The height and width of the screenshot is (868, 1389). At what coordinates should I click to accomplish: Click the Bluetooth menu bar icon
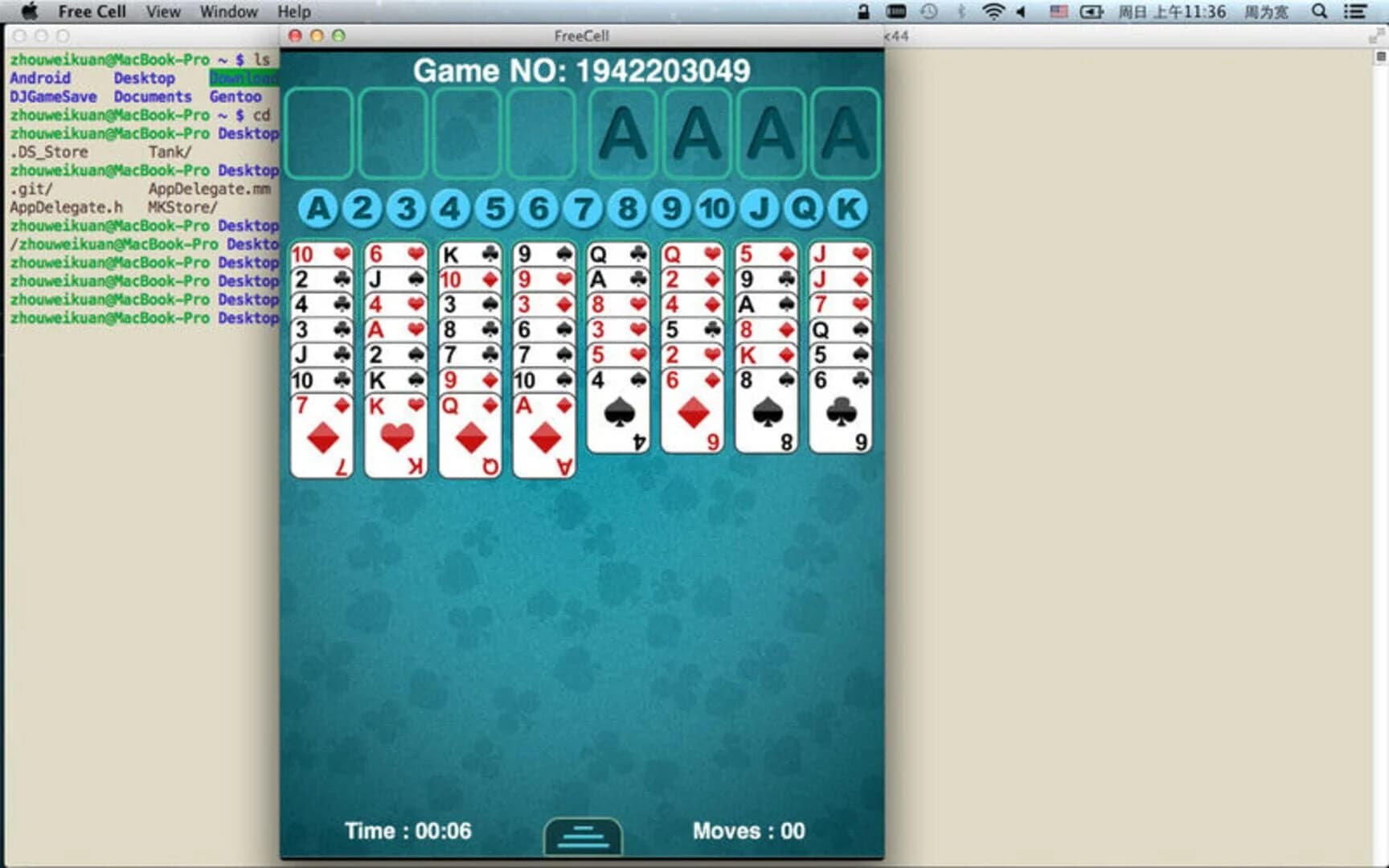click(962, 12)
